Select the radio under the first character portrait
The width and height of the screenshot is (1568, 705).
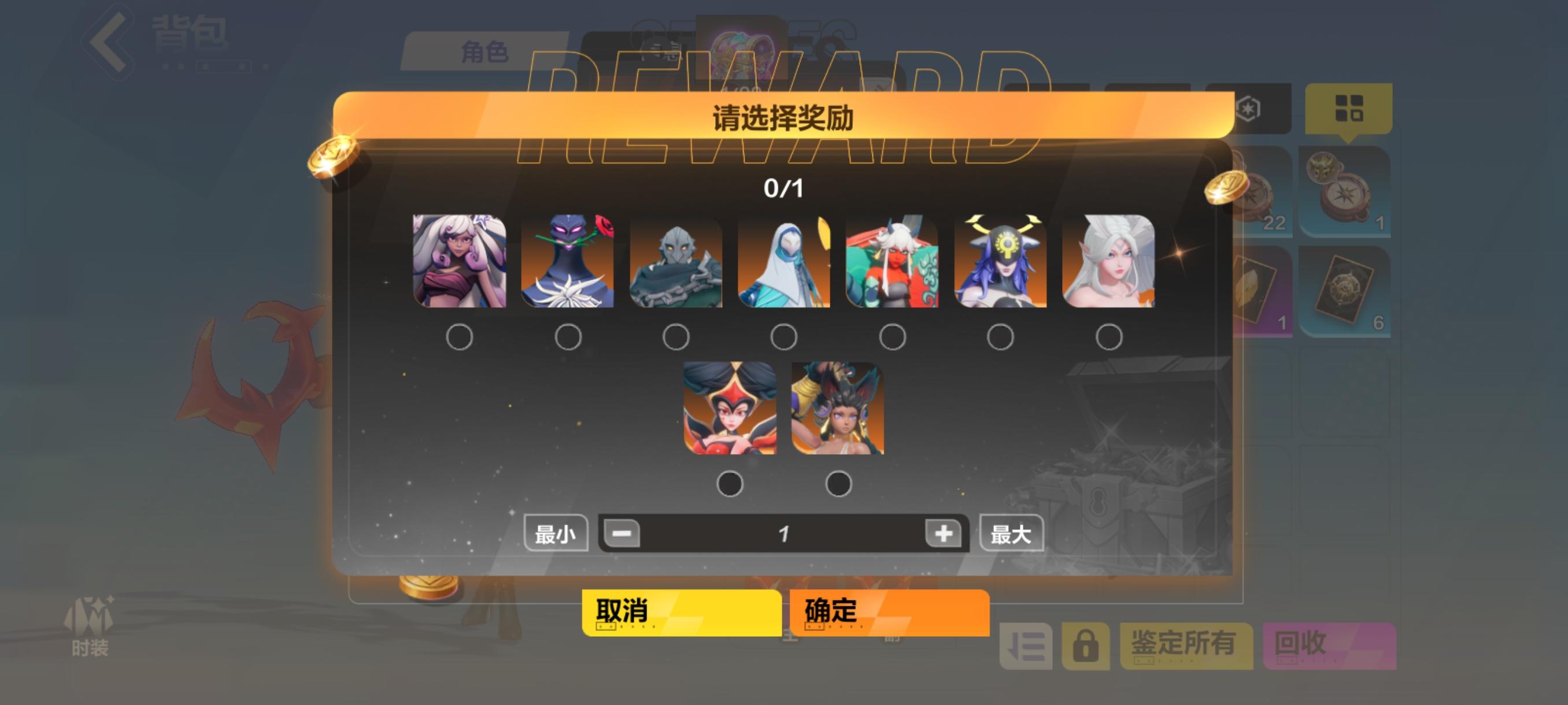click(461, 336)
